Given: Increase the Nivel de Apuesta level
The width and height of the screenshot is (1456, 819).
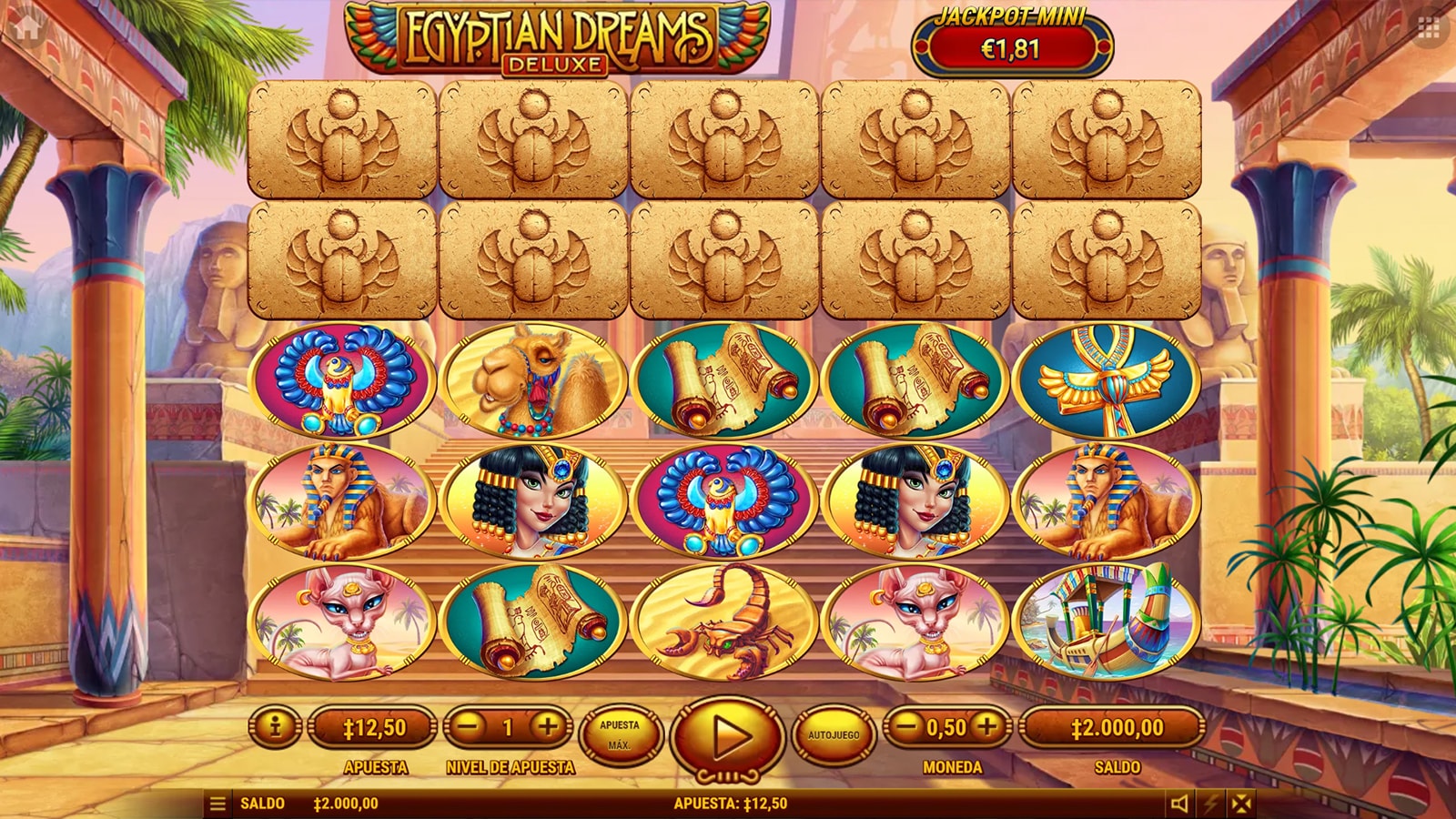Looking at the screenshot, I should pyautogui.click(x=548, y=727).
